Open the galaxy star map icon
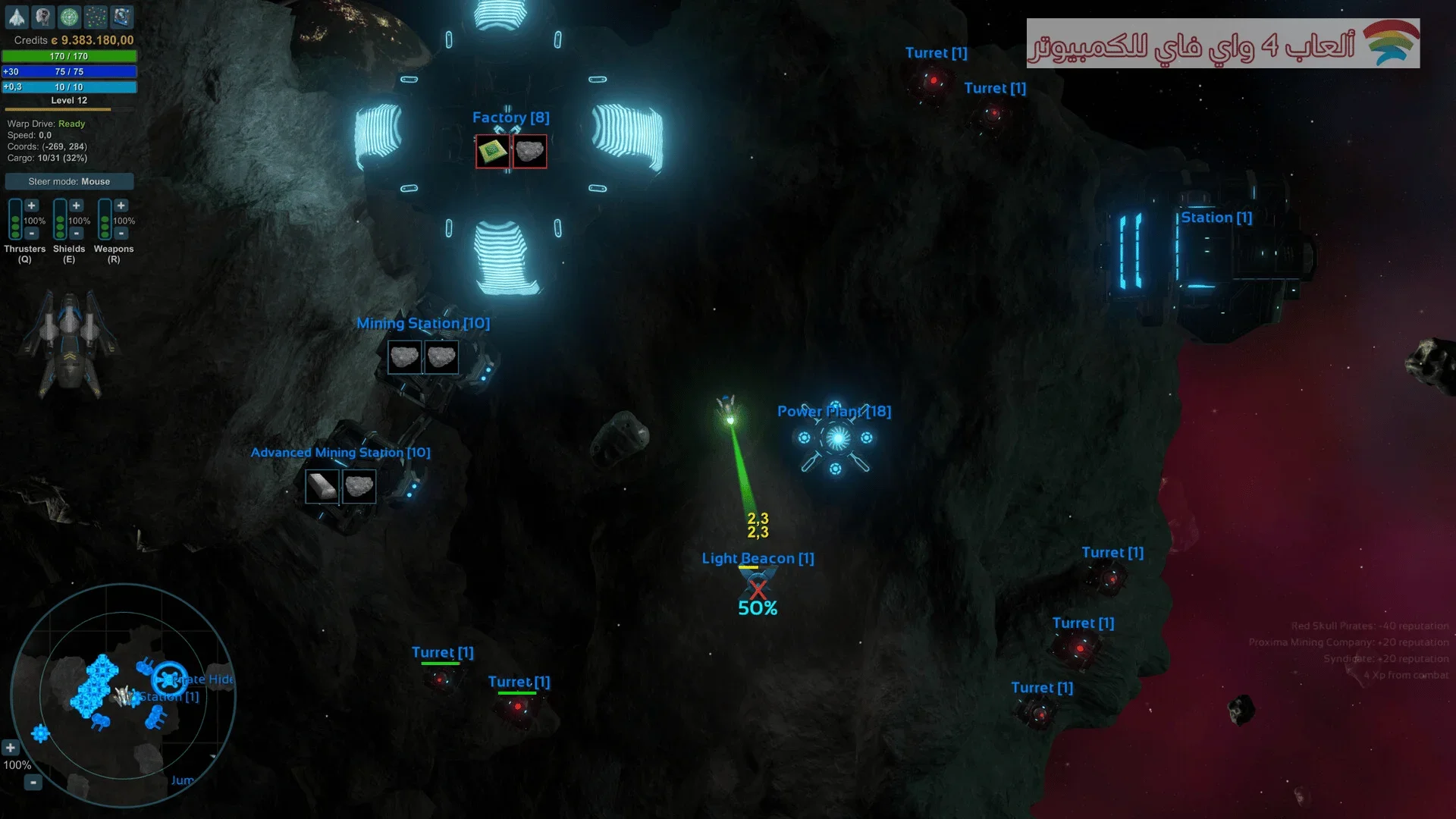Image resolution: width=1456 pixels, height=819 pixels. tap(96, 17)
